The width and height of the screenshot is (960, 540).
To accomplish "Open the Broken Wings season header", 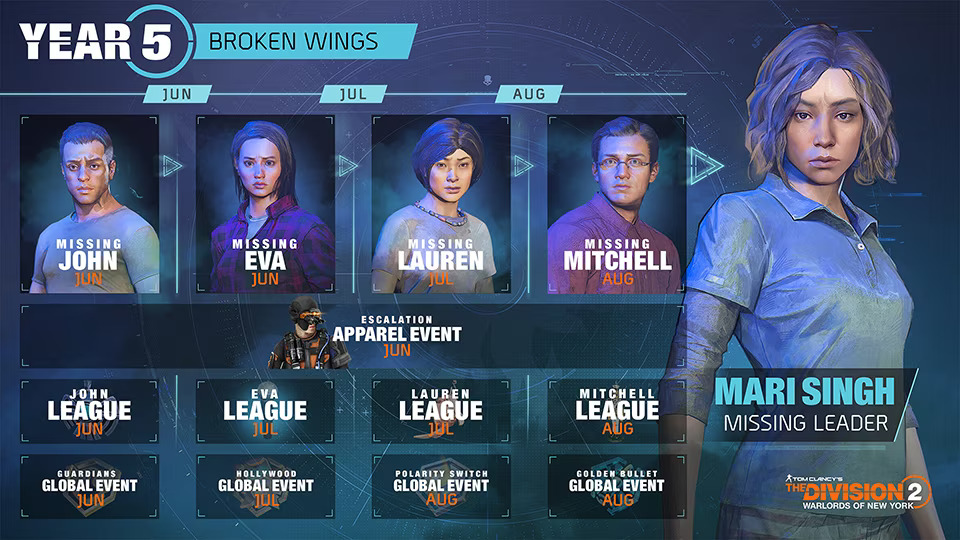I will 298,41.
